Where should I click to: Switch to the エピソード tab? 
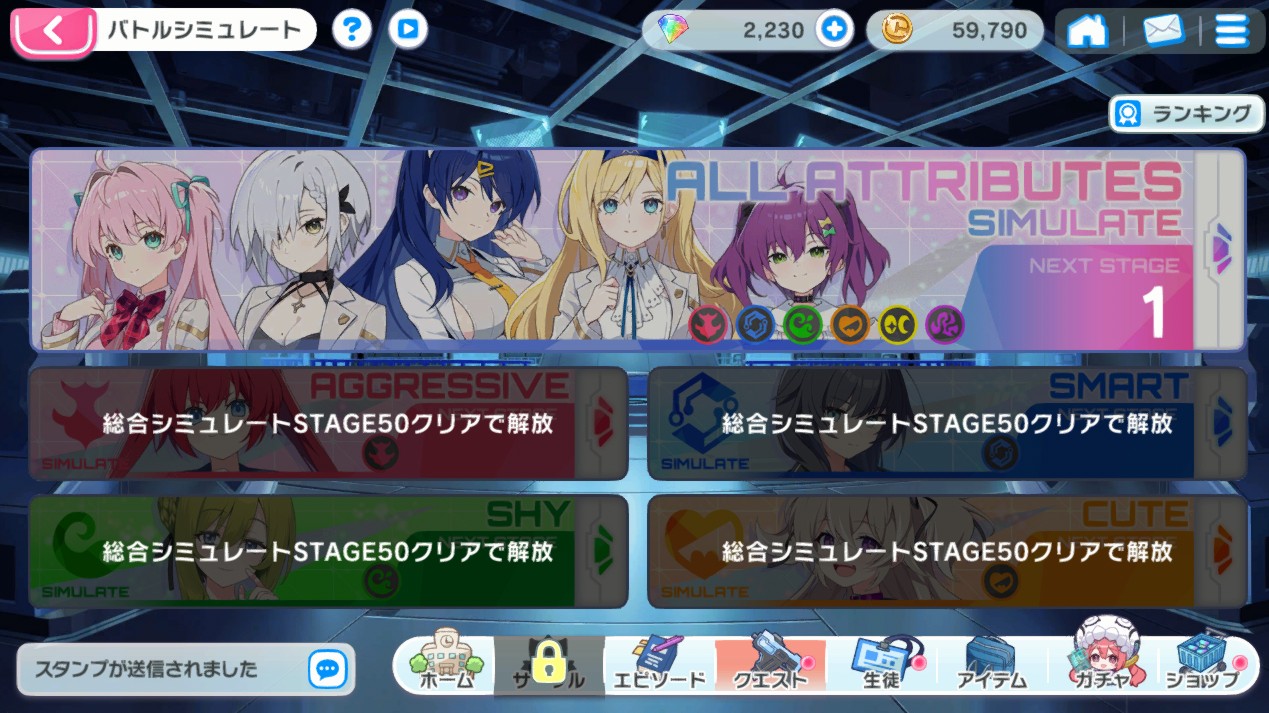[x=658, y=666]
